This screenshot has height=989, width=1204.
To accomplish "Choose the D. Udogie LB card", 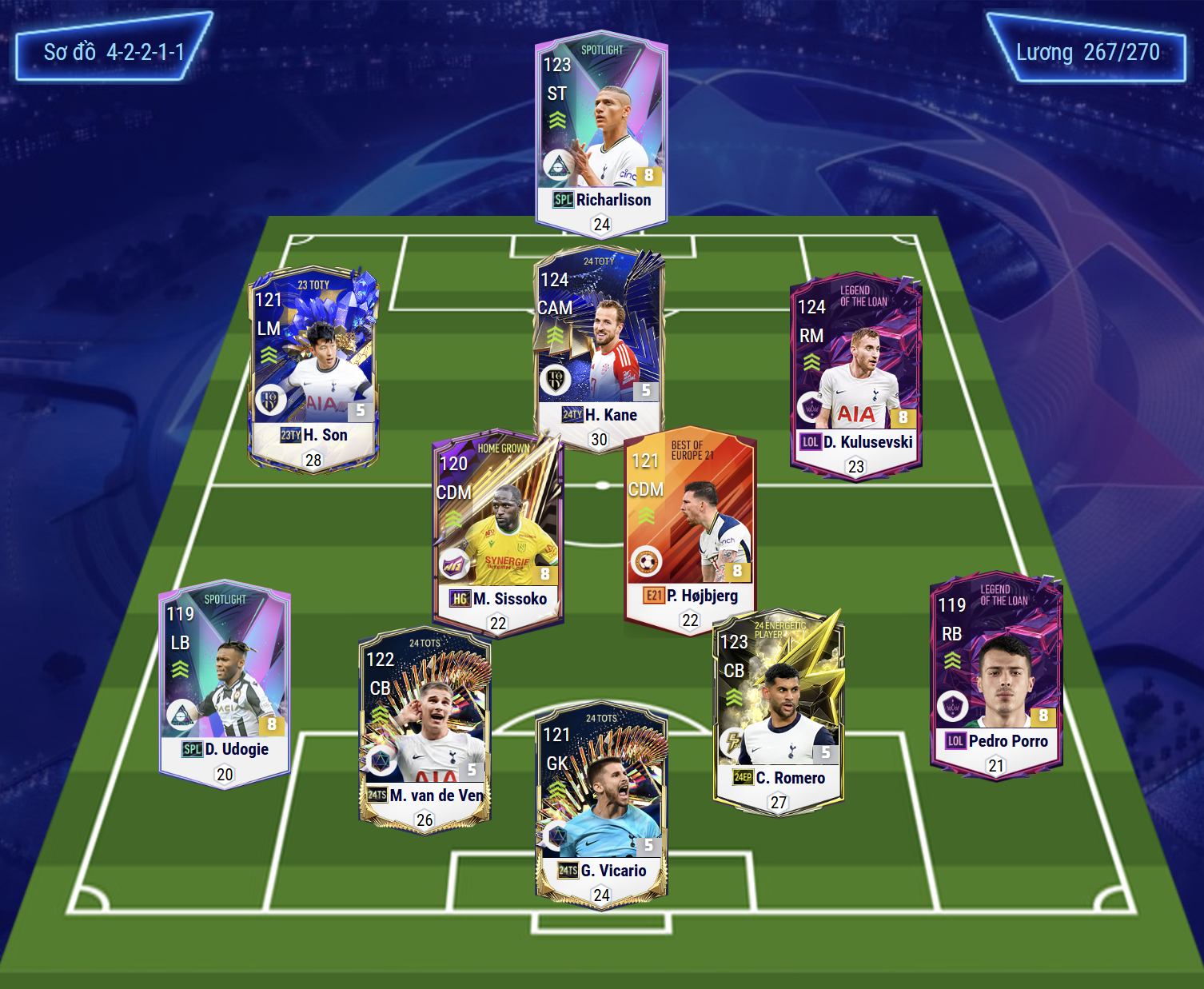I will click(x=225, y=684).
